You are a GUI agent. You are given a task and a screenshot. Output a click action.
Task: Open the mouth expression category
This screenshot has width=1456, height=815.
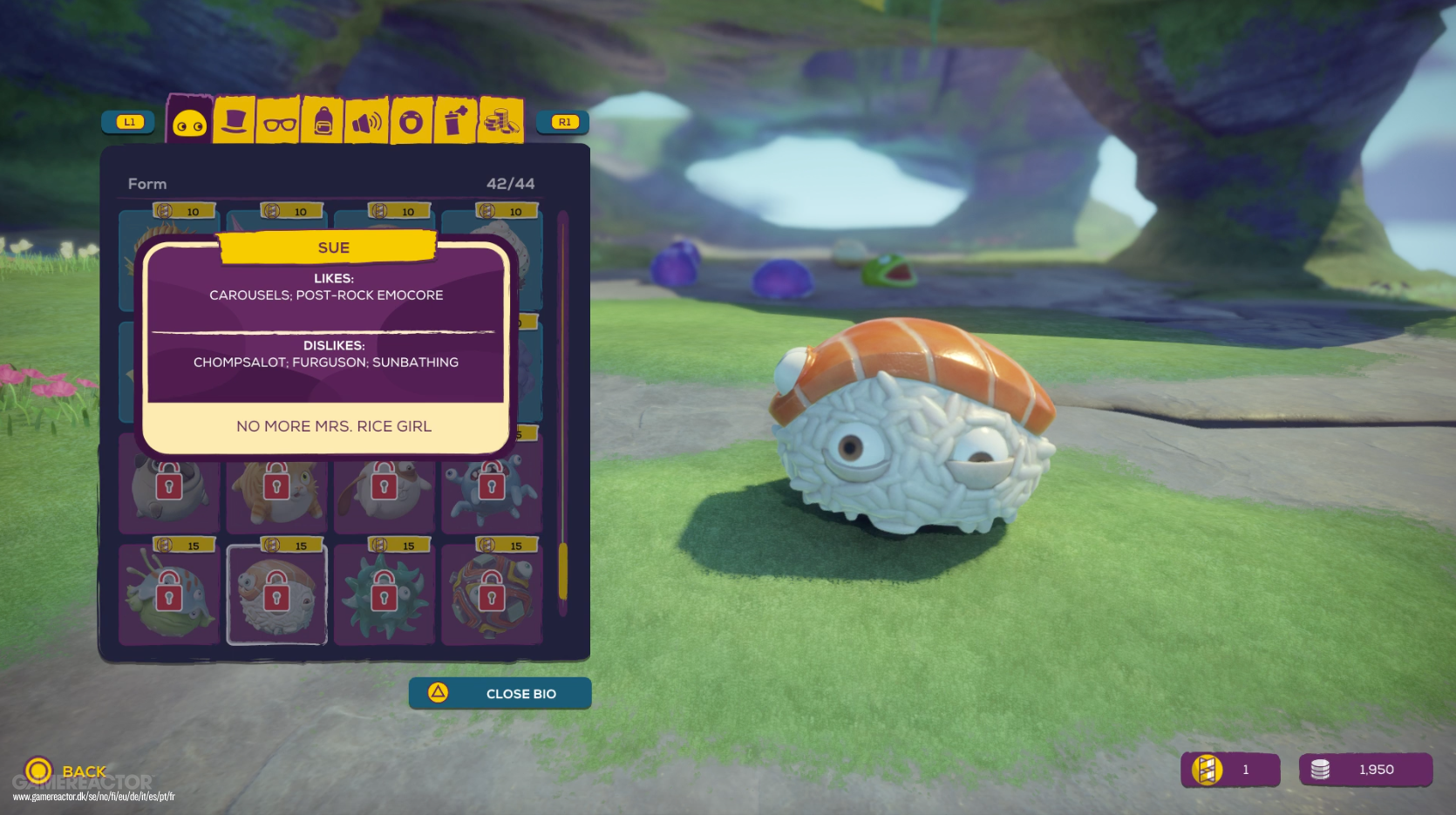click(x=411, y=122)
